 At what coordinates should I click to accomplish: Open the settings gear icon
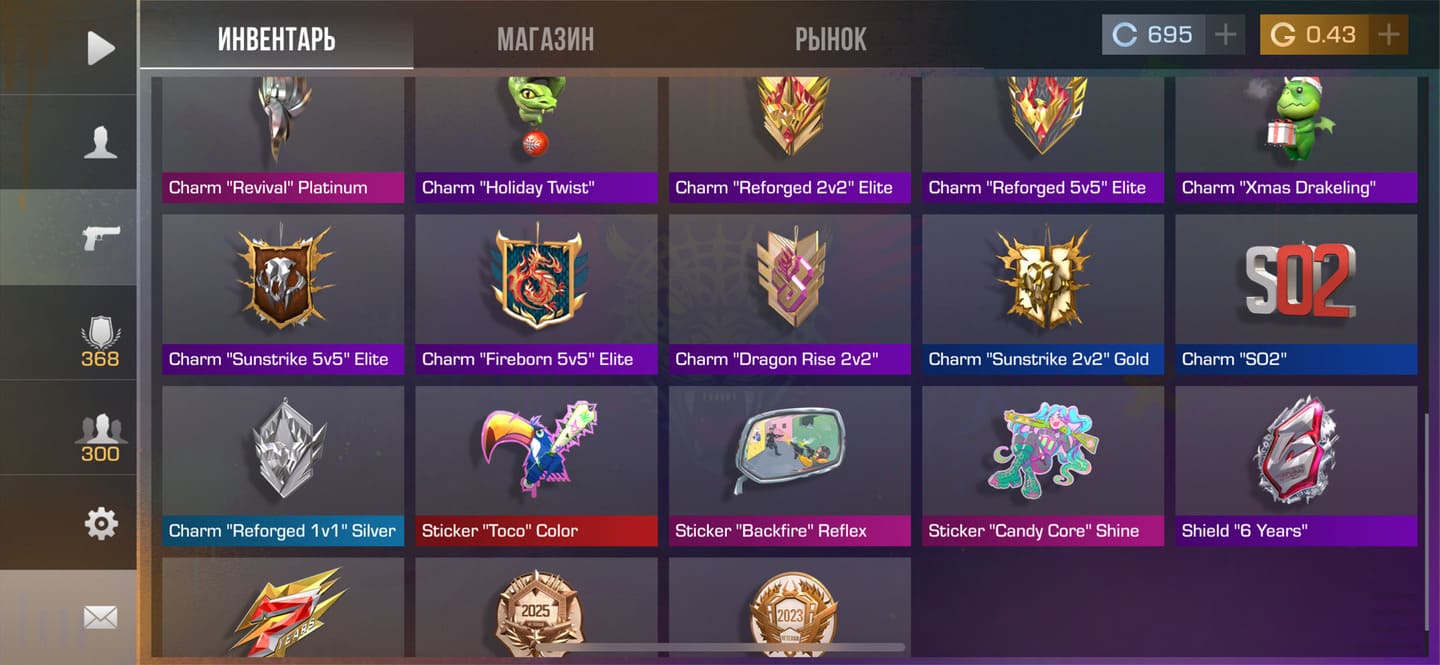[100, 523]
